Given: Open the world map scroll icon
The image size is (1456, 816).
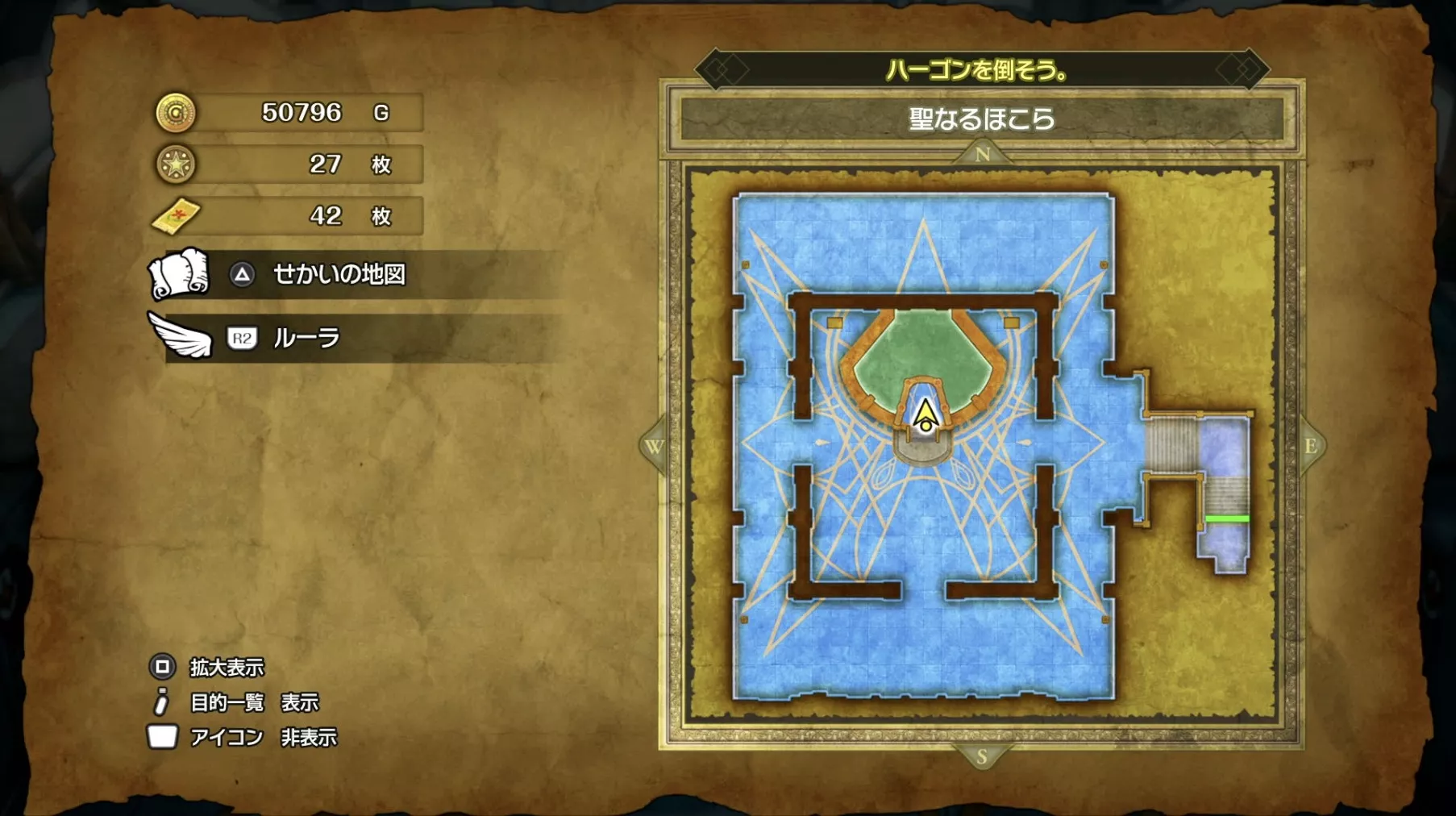Looking at the screenshot, I should [x=179, y=277].
